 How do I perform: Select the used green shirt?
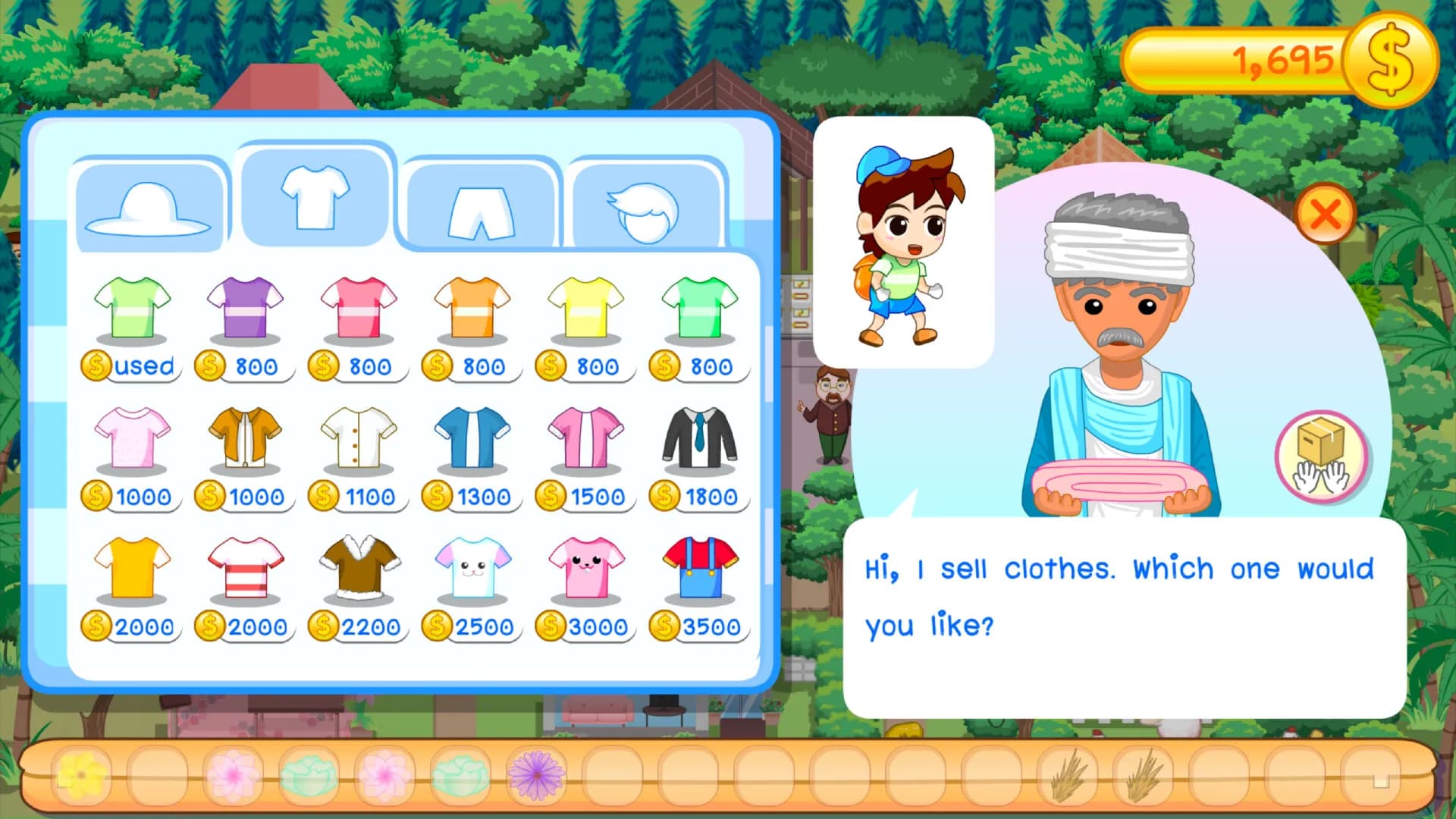coord(130,307)
